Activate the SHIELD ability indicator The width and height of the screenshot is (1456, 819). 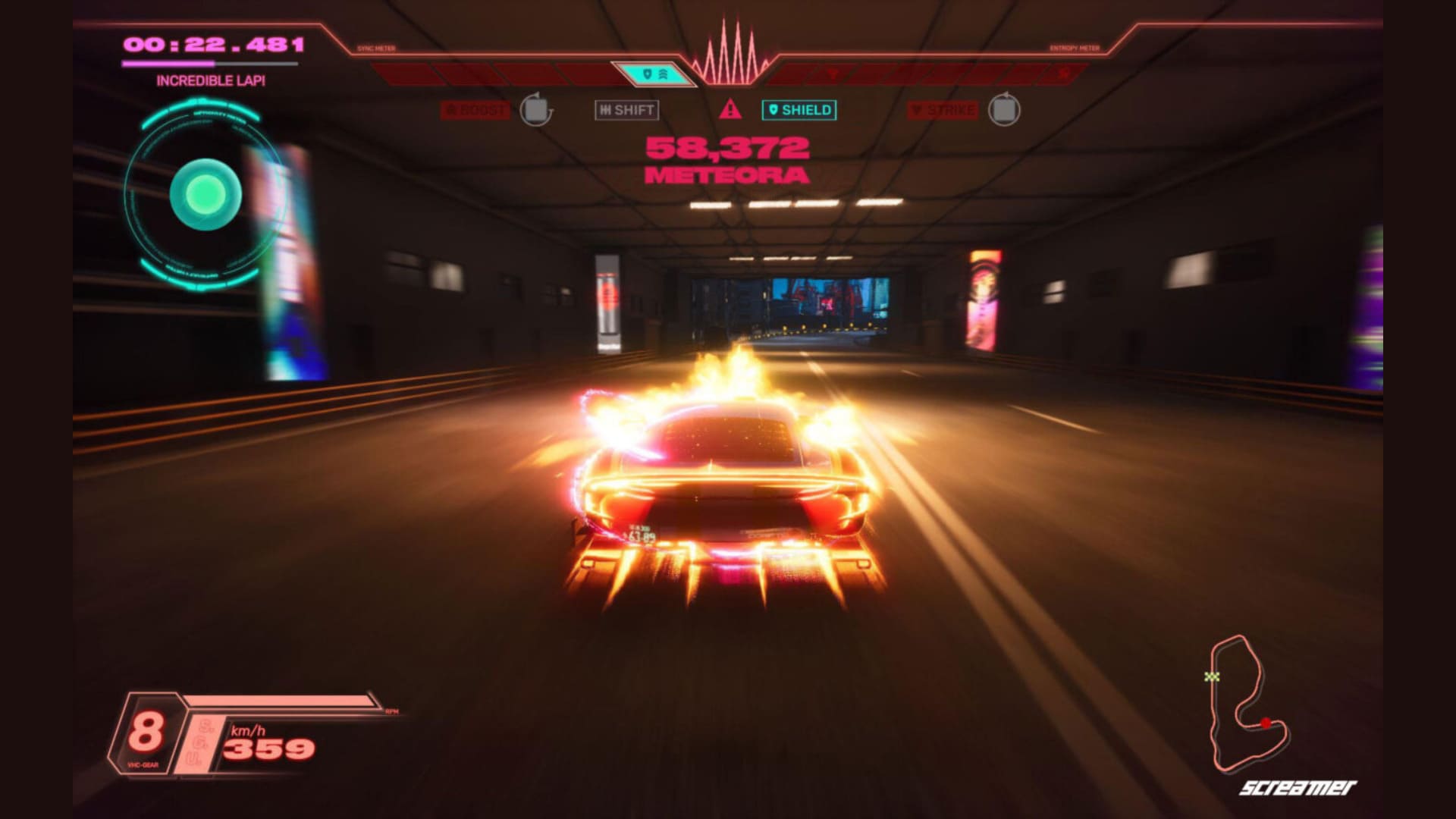(799, 110)
